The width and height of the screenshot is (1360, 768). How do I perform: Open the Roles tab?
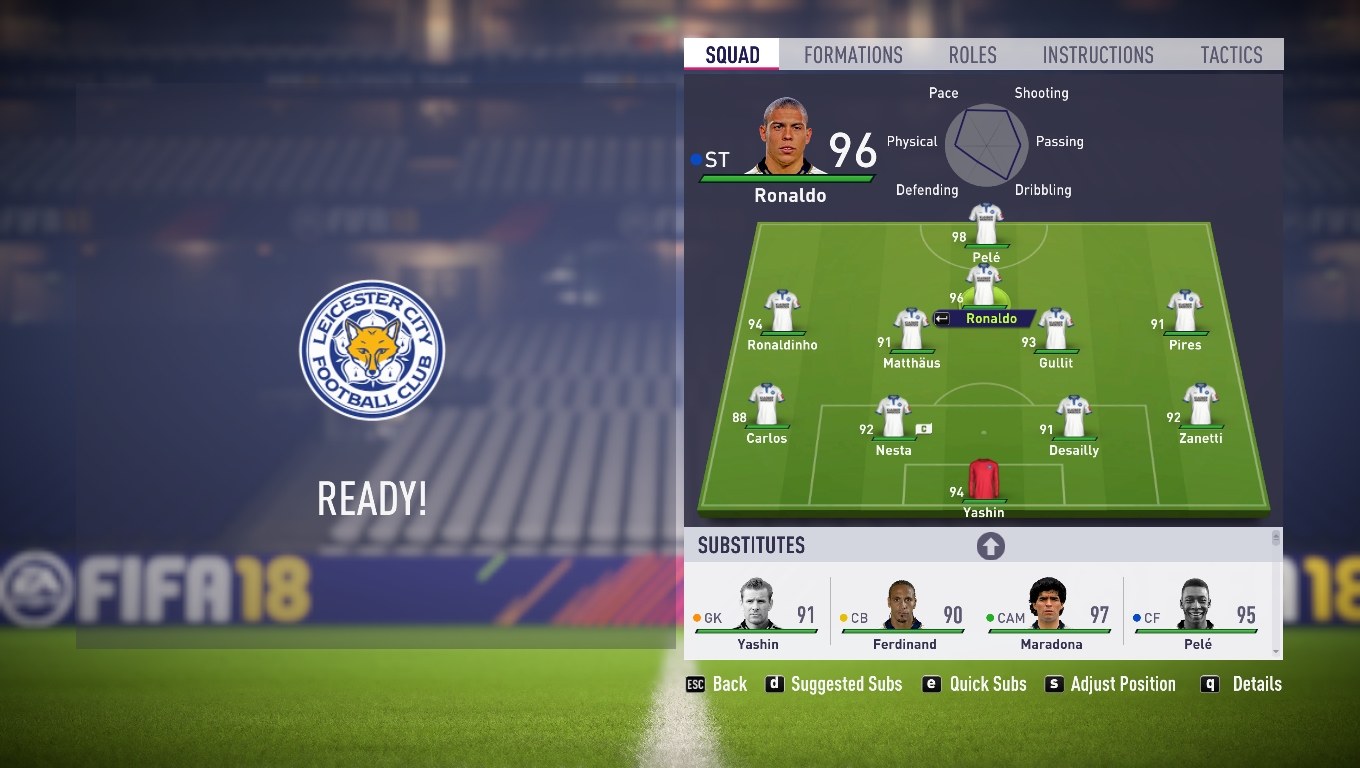click(x=972, y=55)
